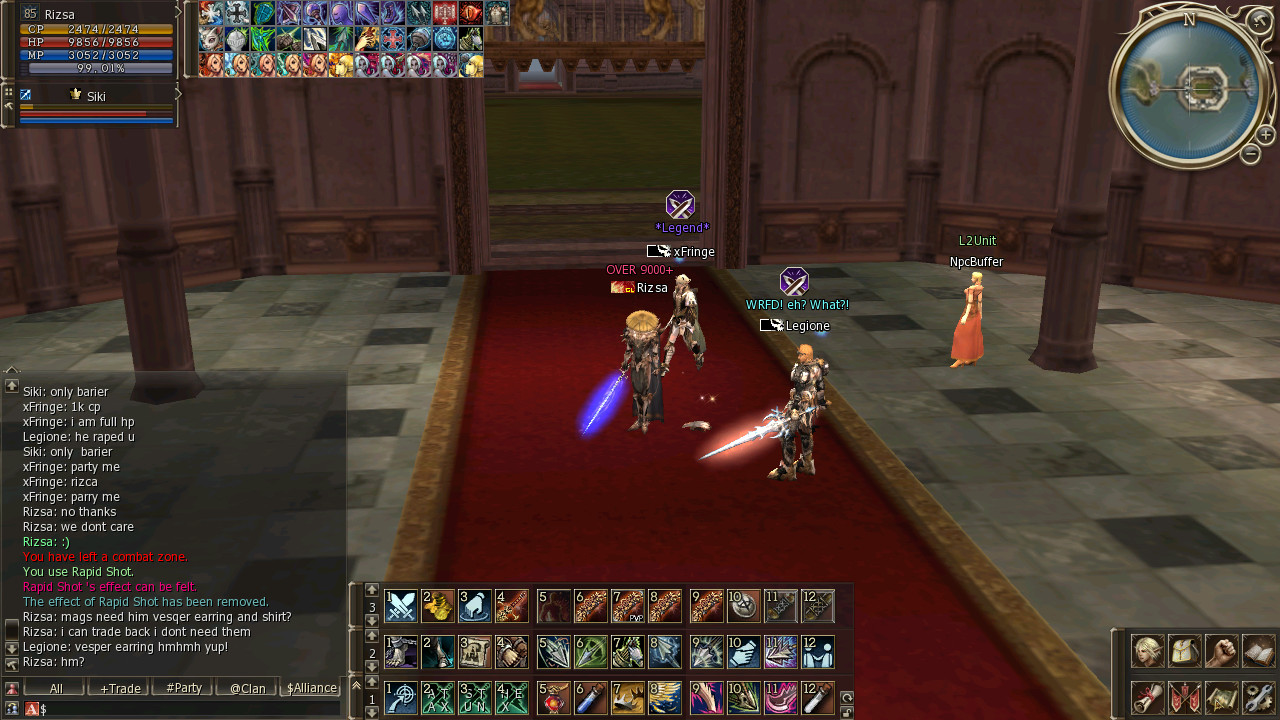Open the system menu wrench icon

(1258, 697)
